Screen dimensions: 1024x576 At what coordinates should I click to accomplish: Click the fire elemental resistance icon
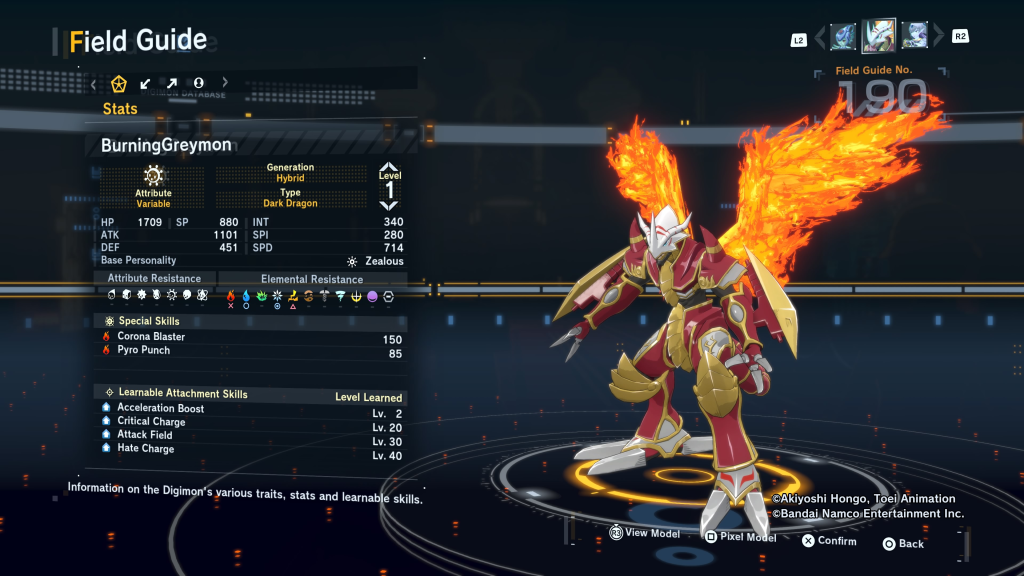[x=231, y=296]
